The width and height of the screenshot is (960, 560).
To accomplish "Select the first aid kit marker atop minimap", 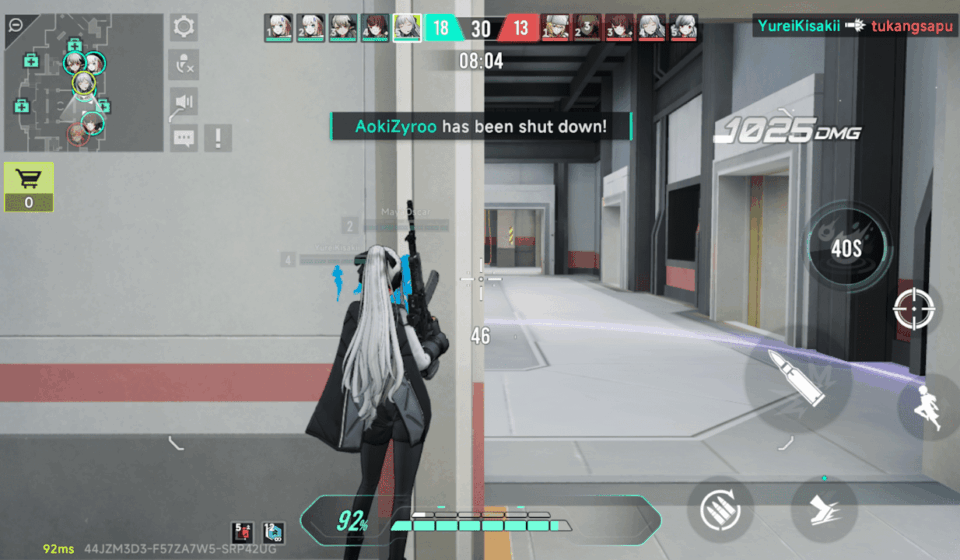I will click(x=75, y=45).
